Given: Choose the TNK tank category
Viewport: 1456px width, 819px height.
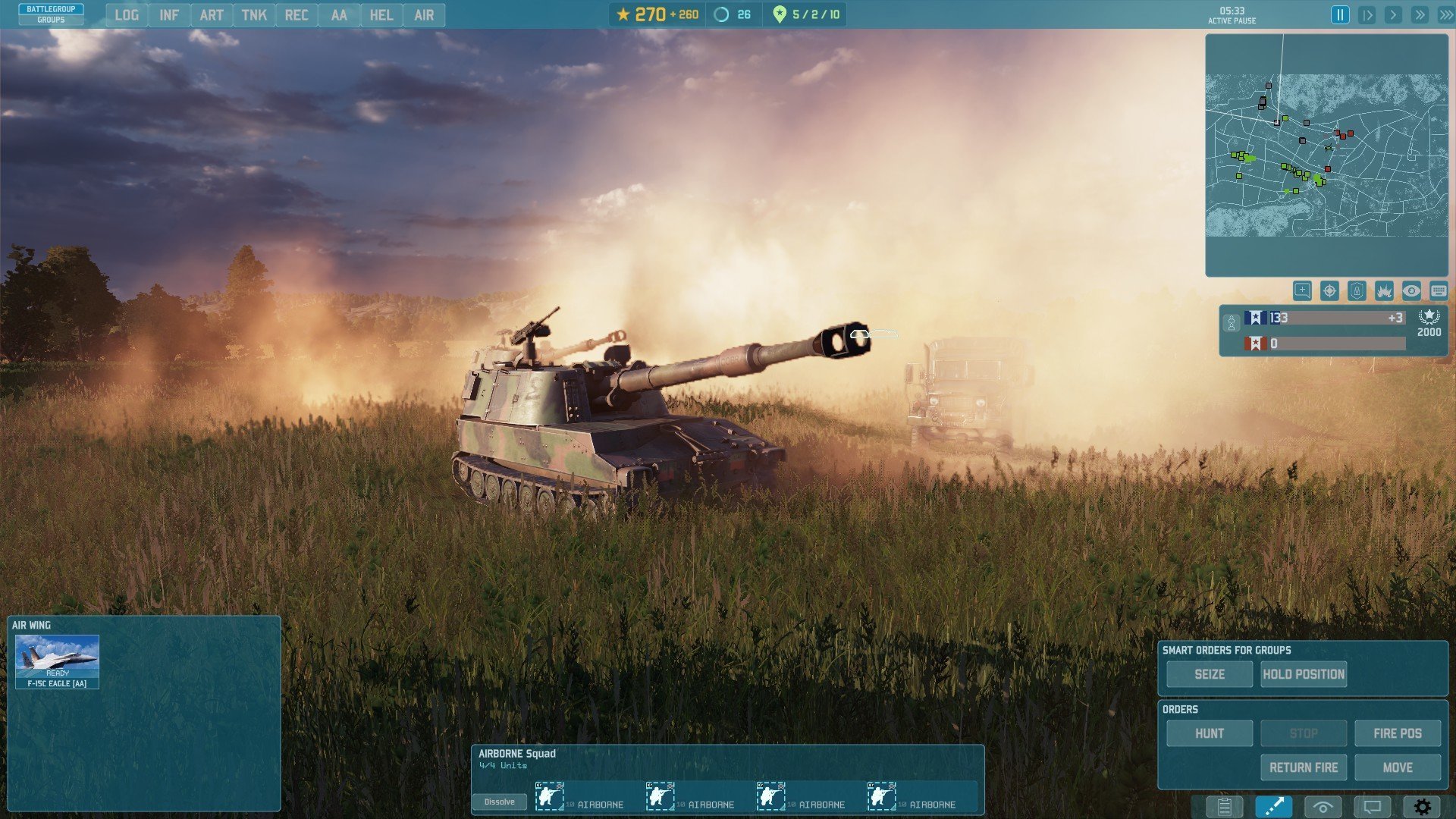Looking at the screenshot, I should (254, 15).
